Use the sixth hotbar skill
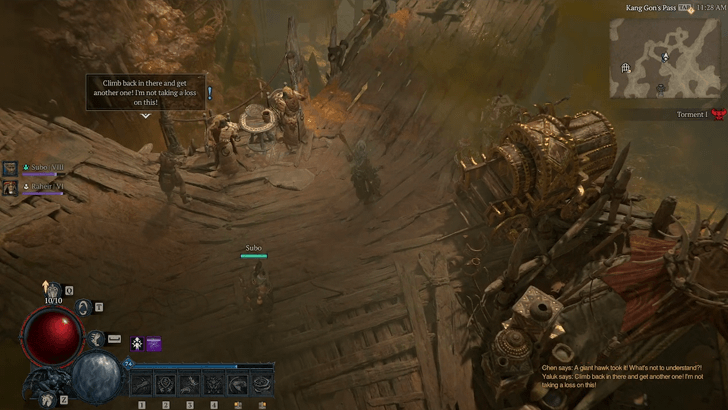This screenshot has height=410, width=728. pyautogui.click(x=262, y=384)
